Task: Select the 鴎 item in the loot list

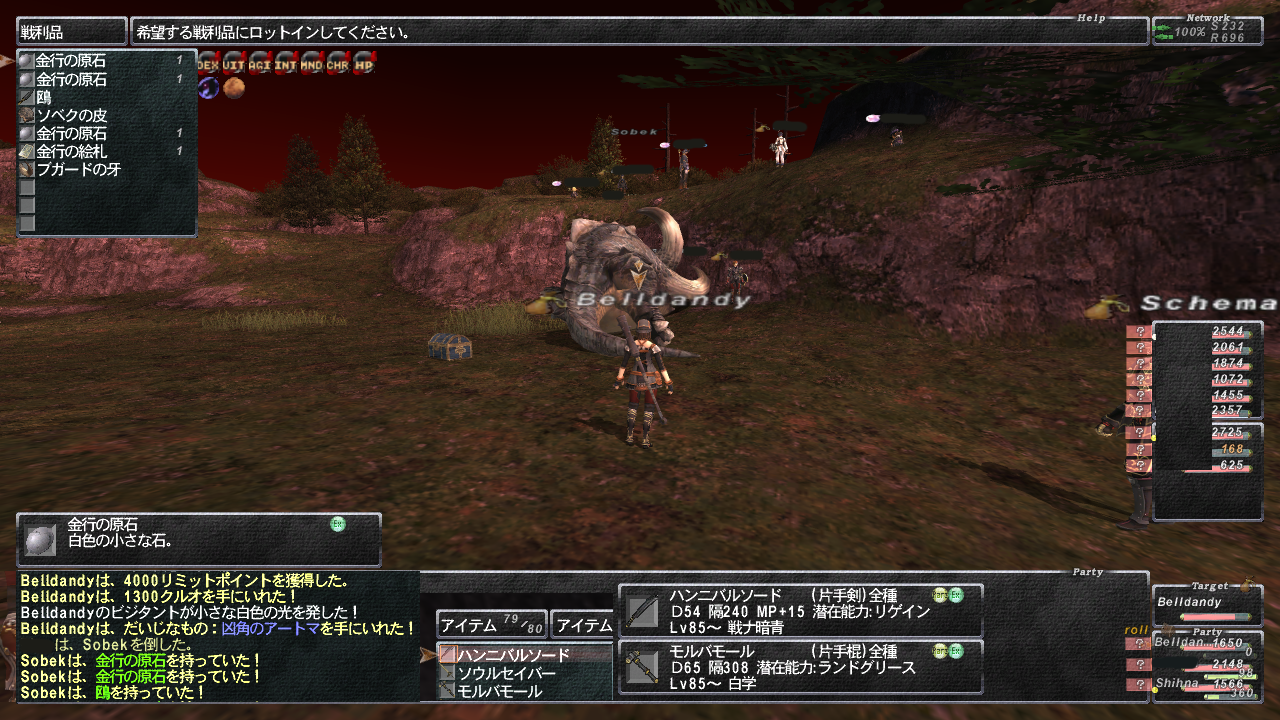Action: 44,98
